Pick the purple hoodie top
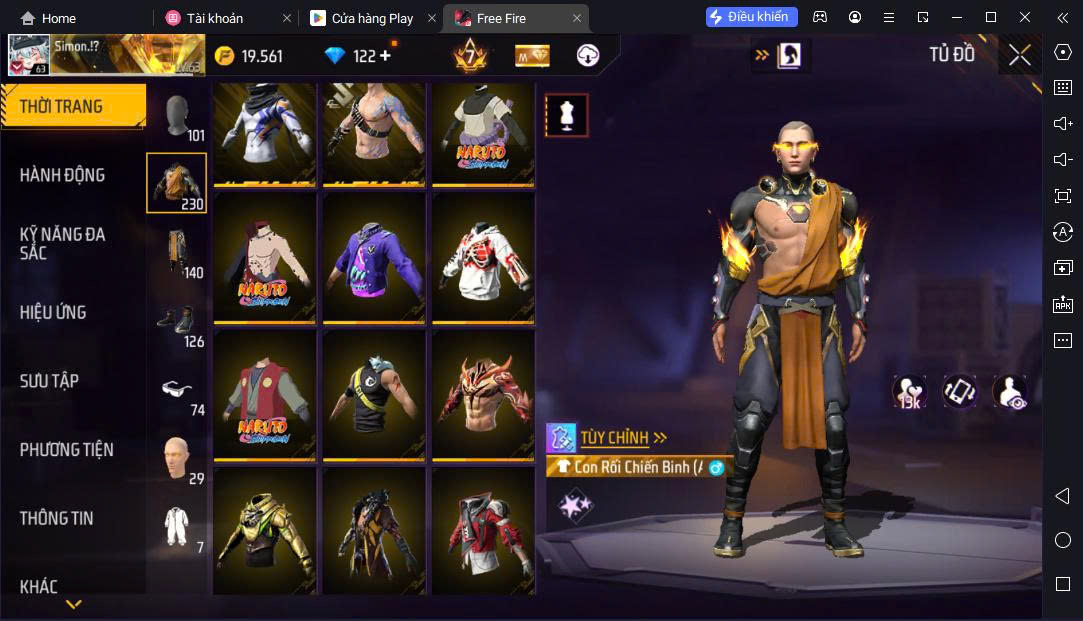The width and height of the screenshot is (1083, 621). [374, 256]
